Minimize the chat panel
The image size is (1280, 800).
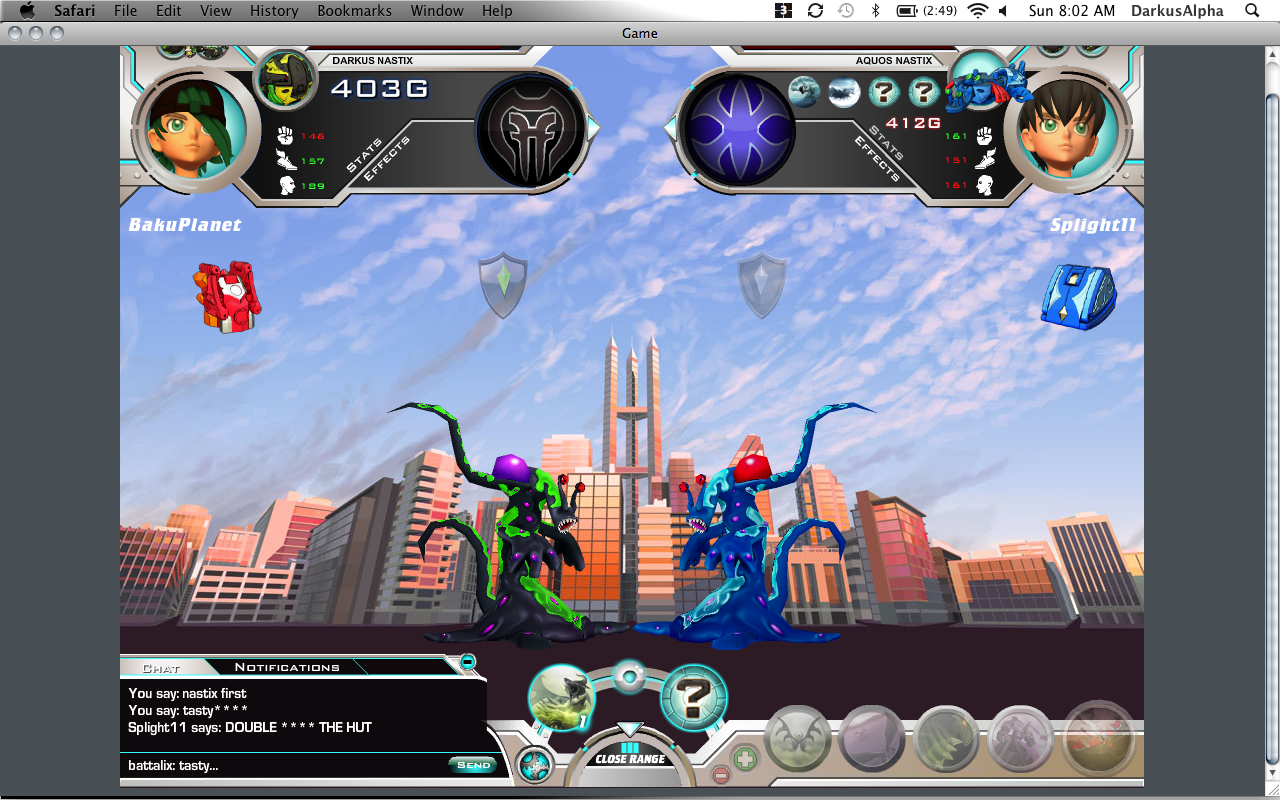coord(467,662)
